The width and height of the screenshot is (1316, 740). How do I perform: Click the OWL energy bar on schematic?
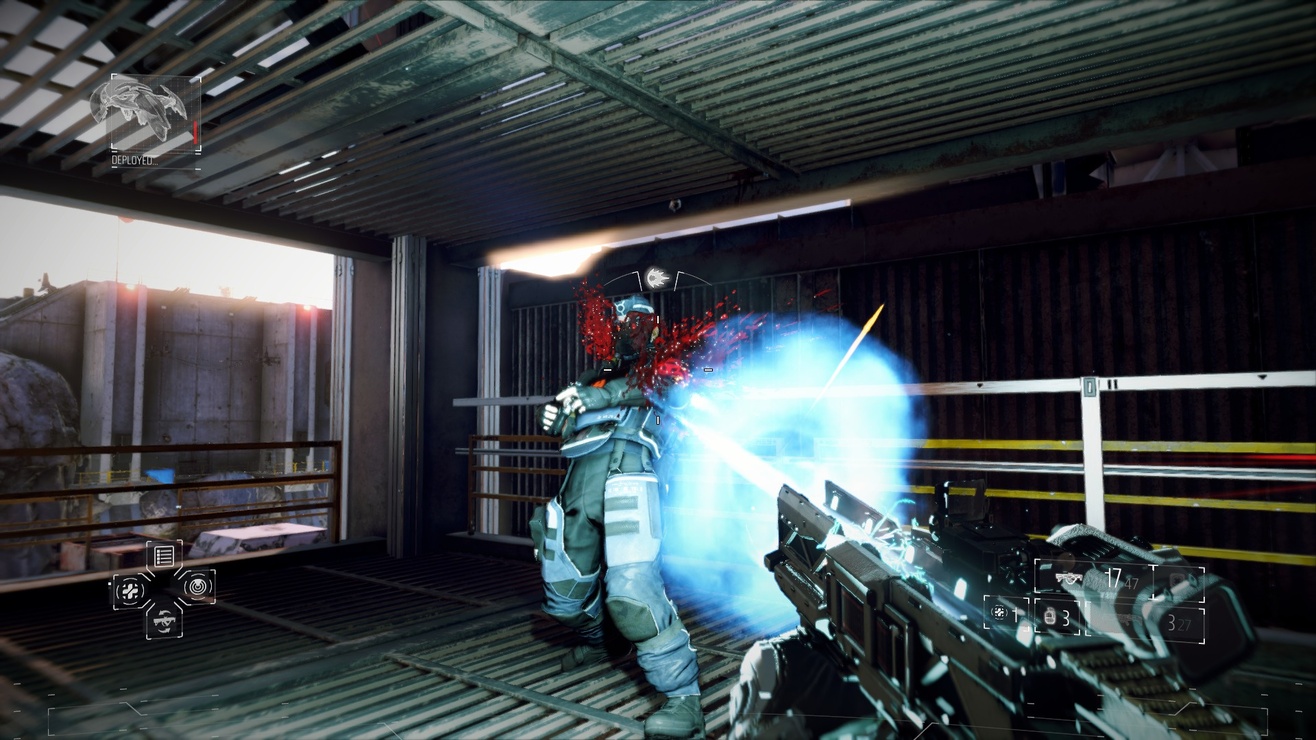click(195, 132)
